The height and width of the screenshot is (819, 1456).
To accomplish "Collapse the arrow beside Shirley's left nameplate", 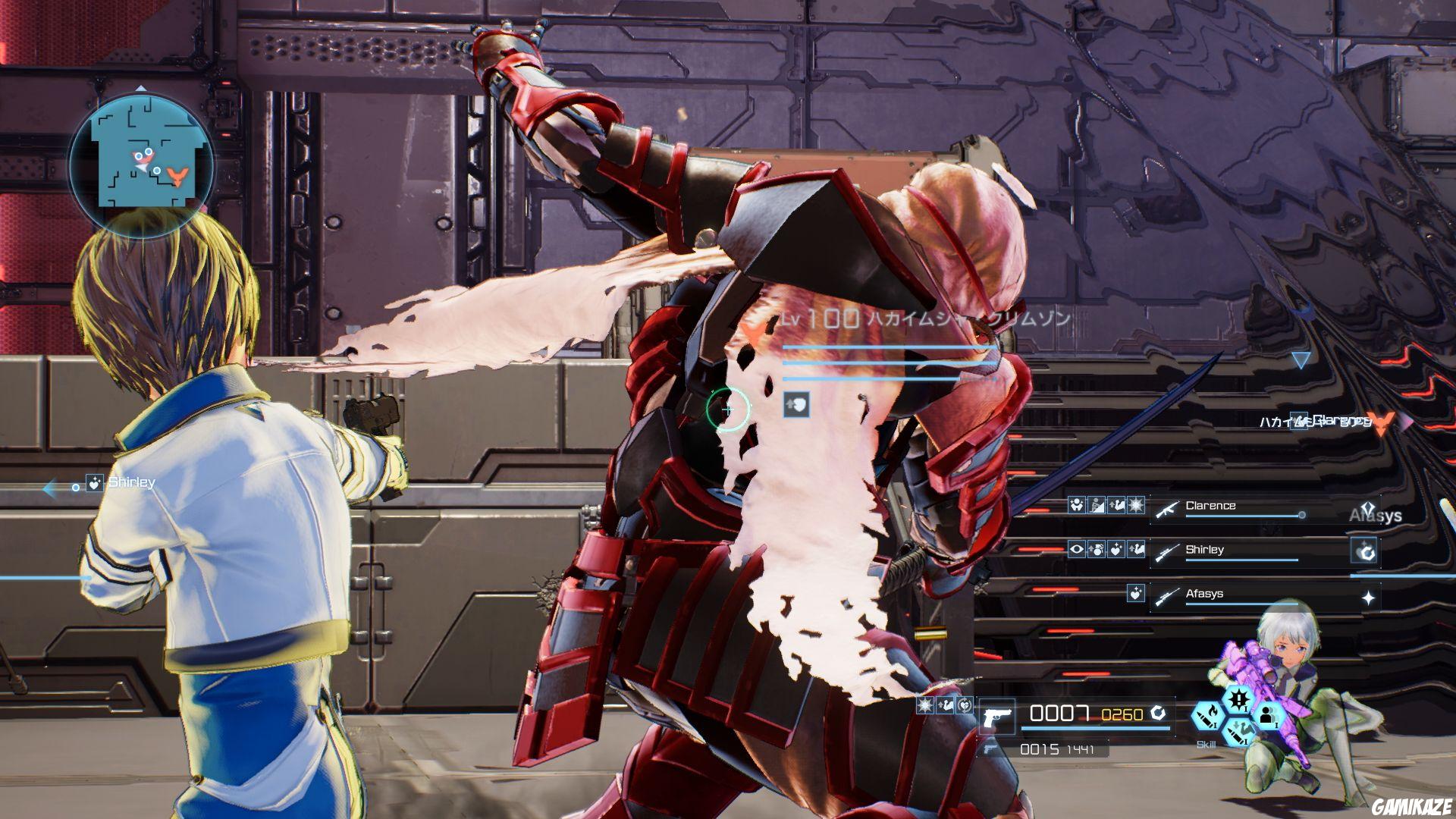I will coord(47,489).
